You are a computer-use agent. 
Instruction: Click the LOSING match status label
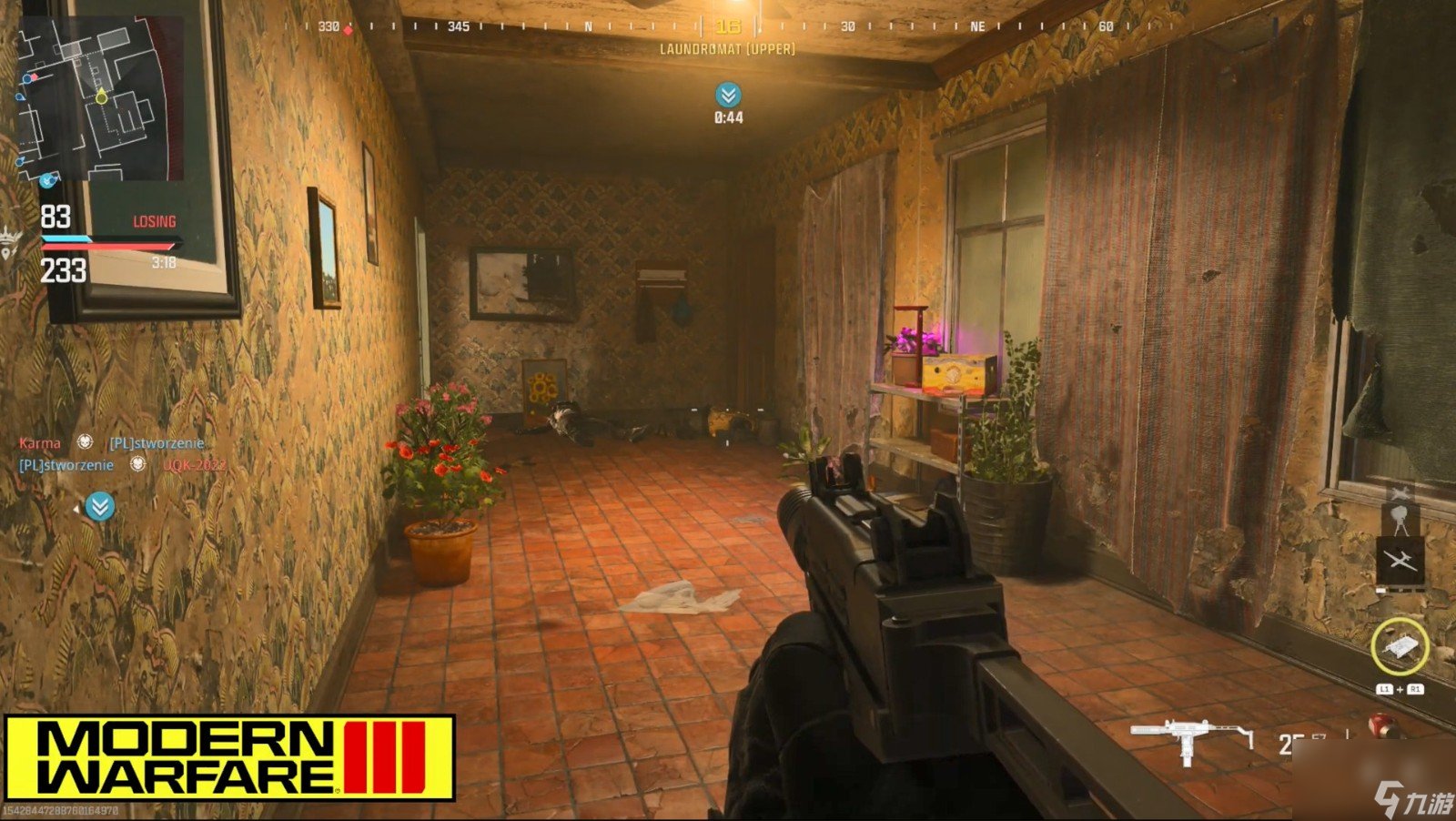(154, 220)
